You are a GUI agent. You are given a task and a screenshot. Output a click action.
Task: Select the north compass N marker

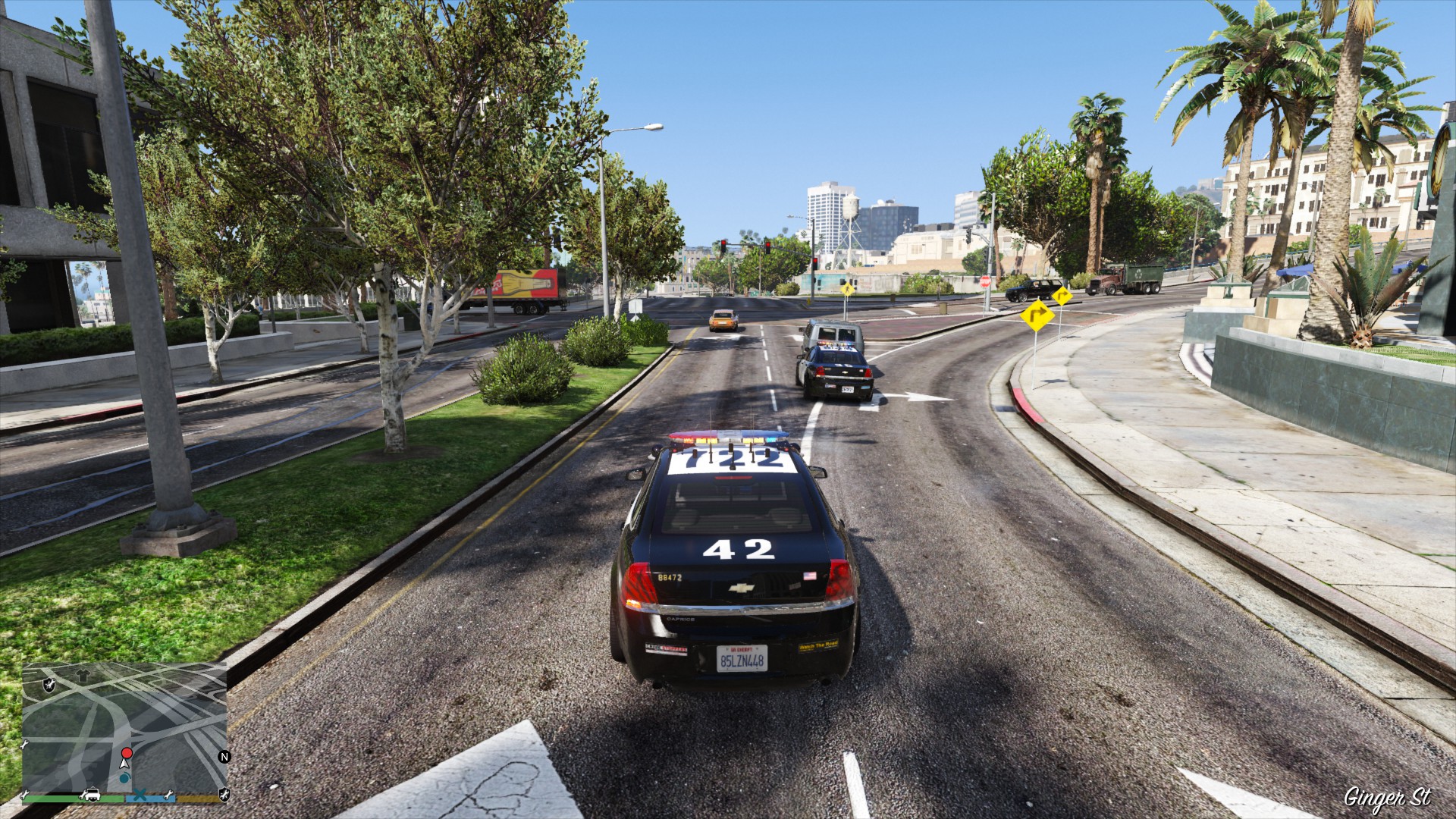[224, 756]
